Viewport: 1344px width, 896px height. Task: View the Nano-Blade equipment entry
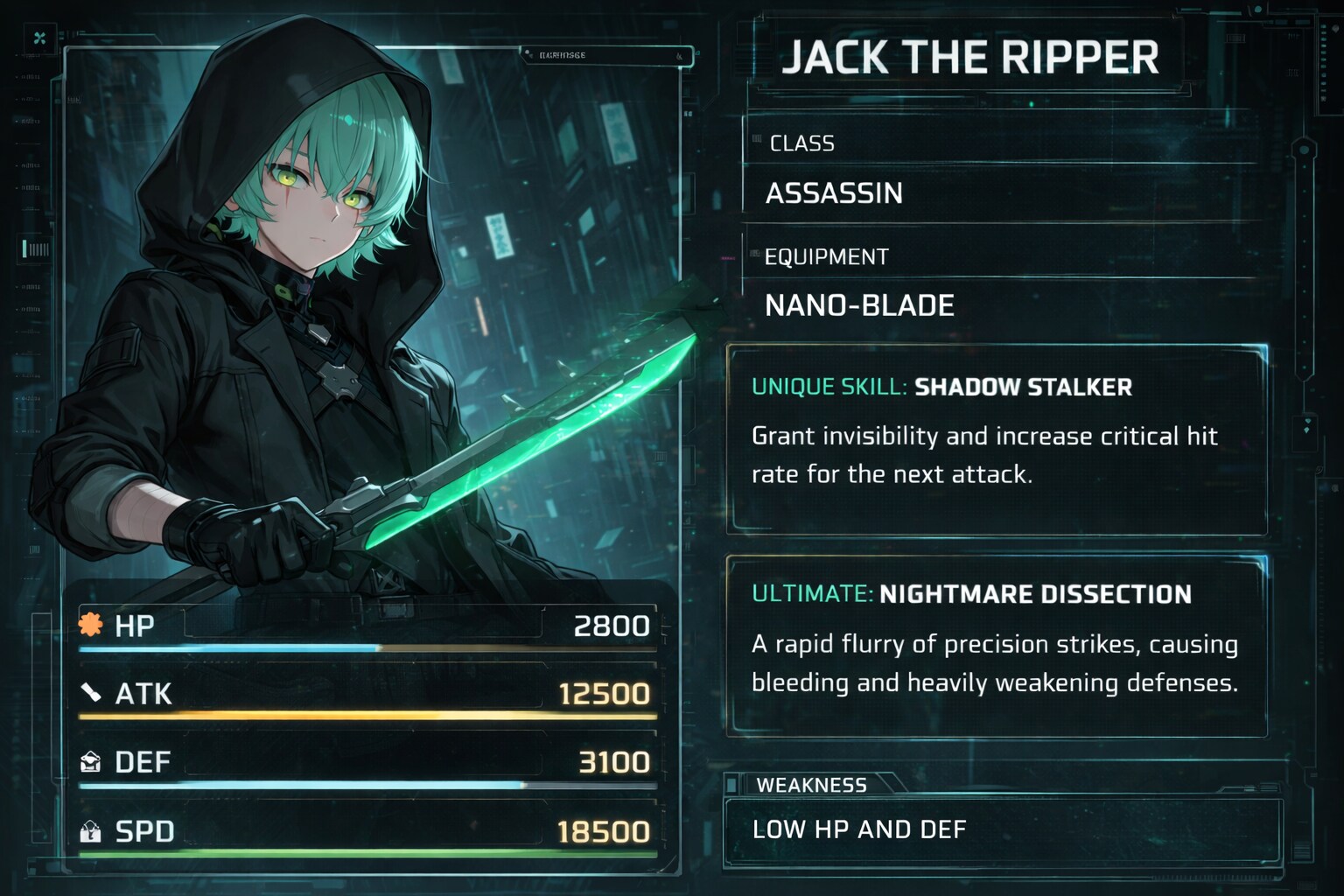(859, 305)
